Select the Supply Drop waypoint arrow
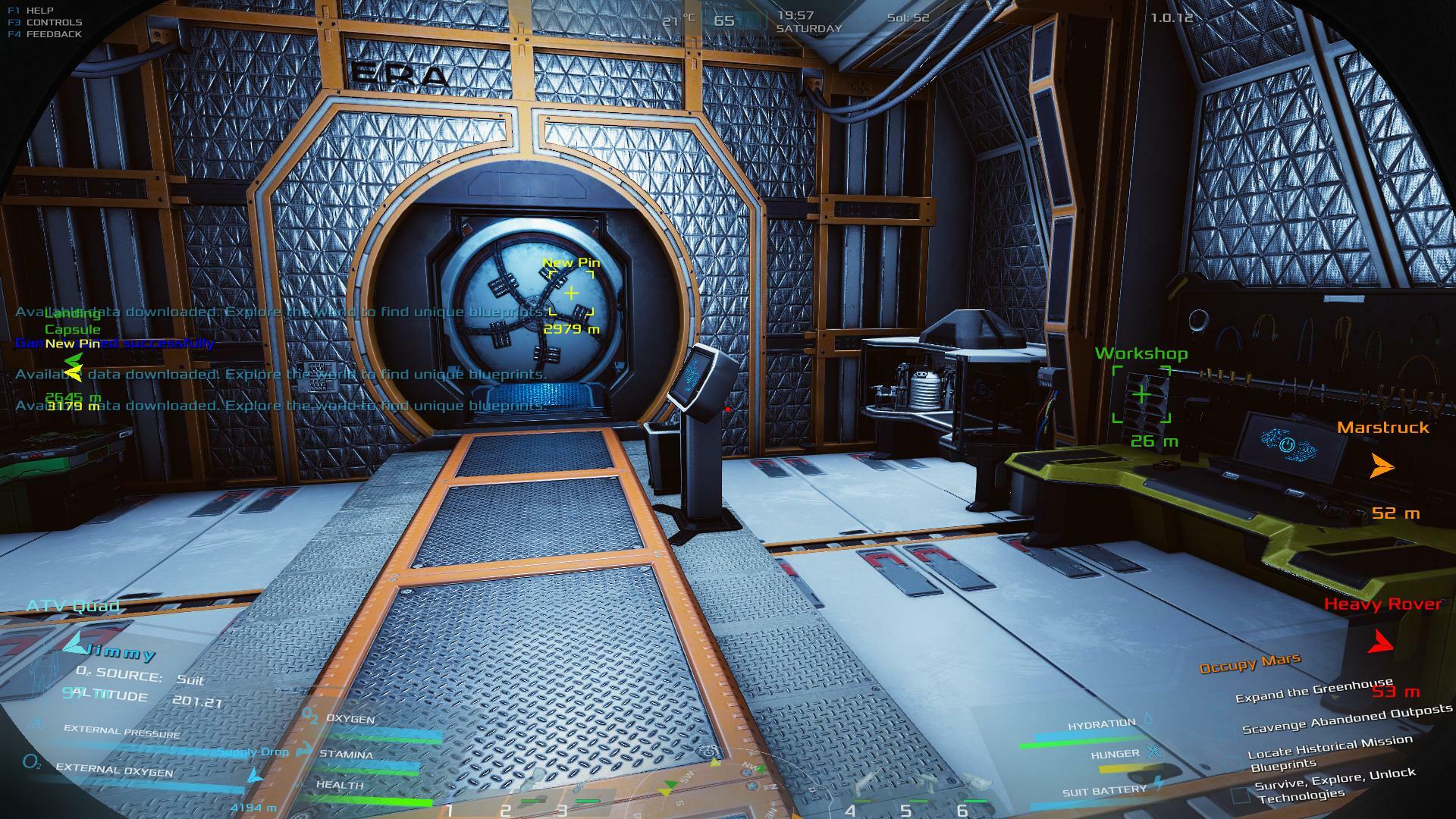This screenshot has height=819, width=1456. click(255, 777)
